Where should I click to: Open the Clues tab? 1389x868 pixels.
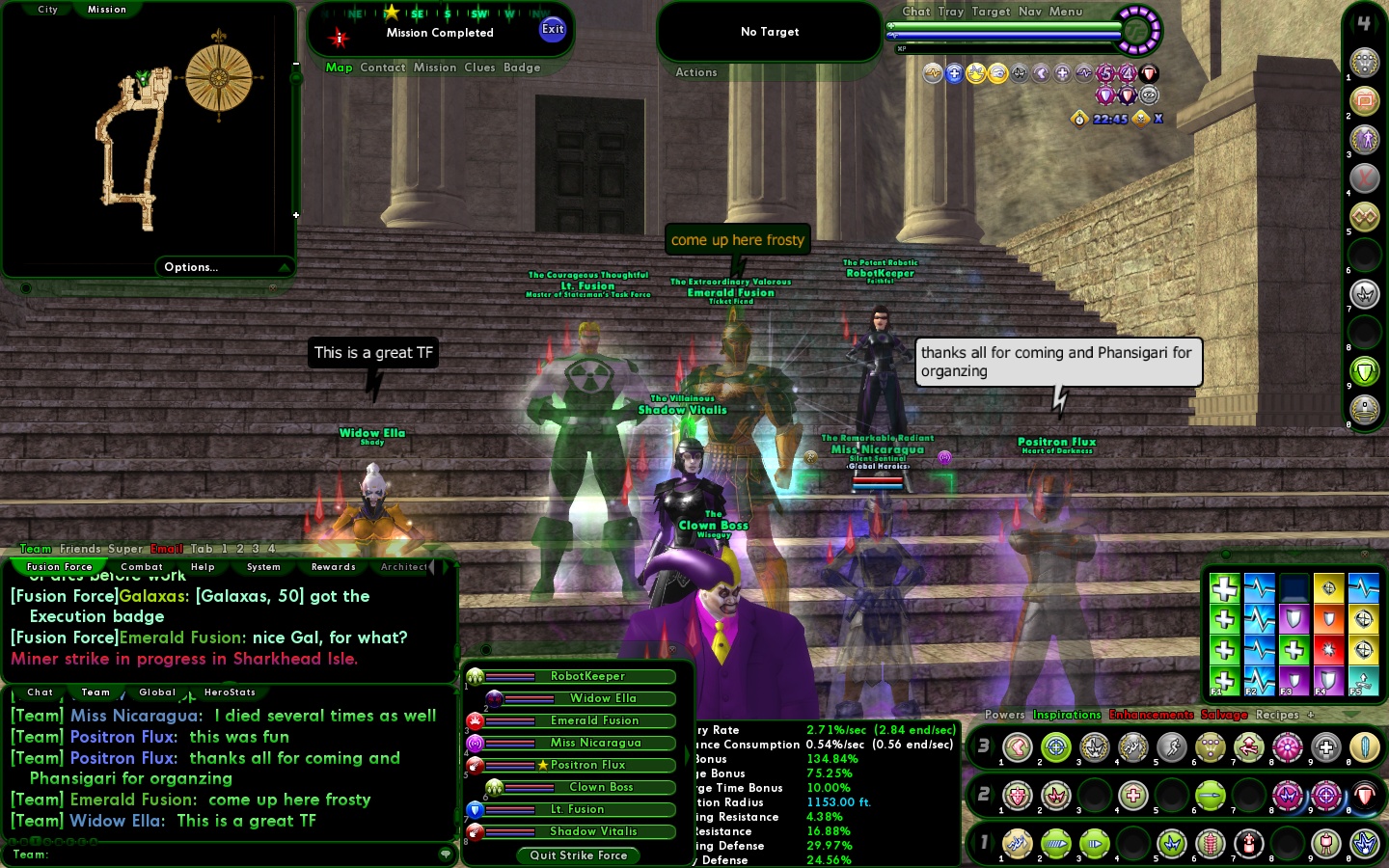(x=479, y=68)
